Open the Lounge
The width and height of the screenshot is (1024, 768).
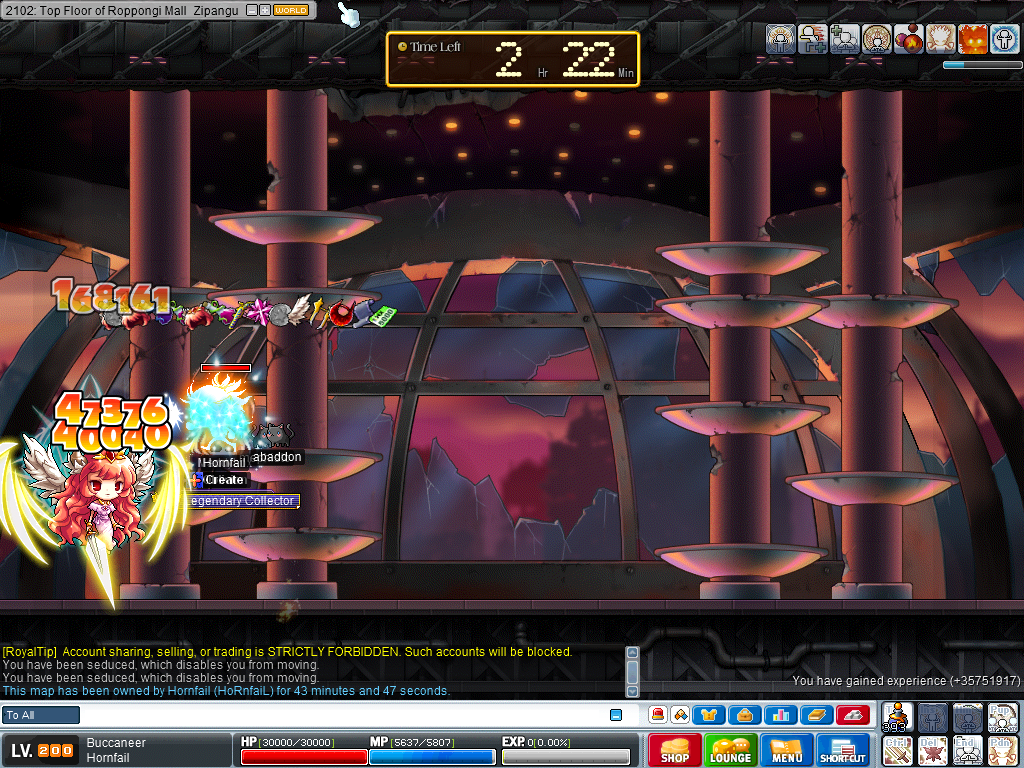[730, 750]
